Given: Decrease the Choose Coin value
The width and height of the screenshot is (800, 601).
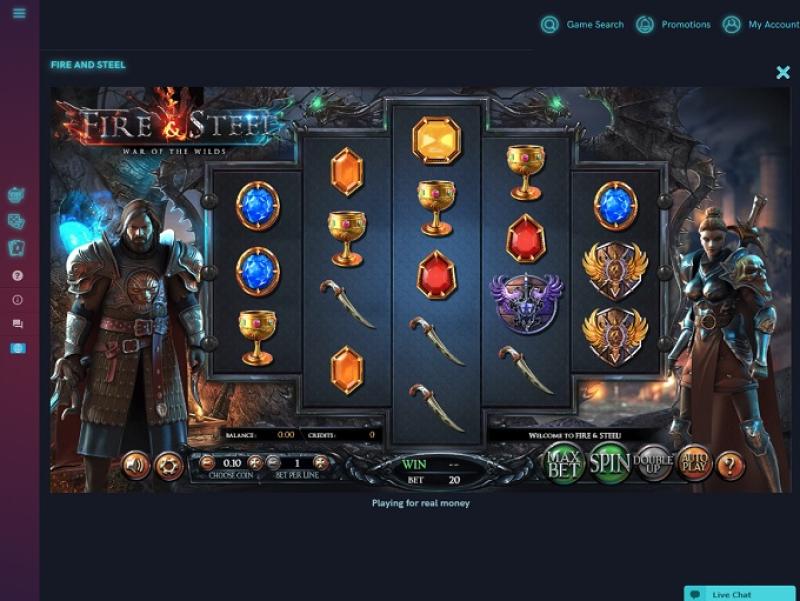Looking at the screenshot, I should coord(207,463).
